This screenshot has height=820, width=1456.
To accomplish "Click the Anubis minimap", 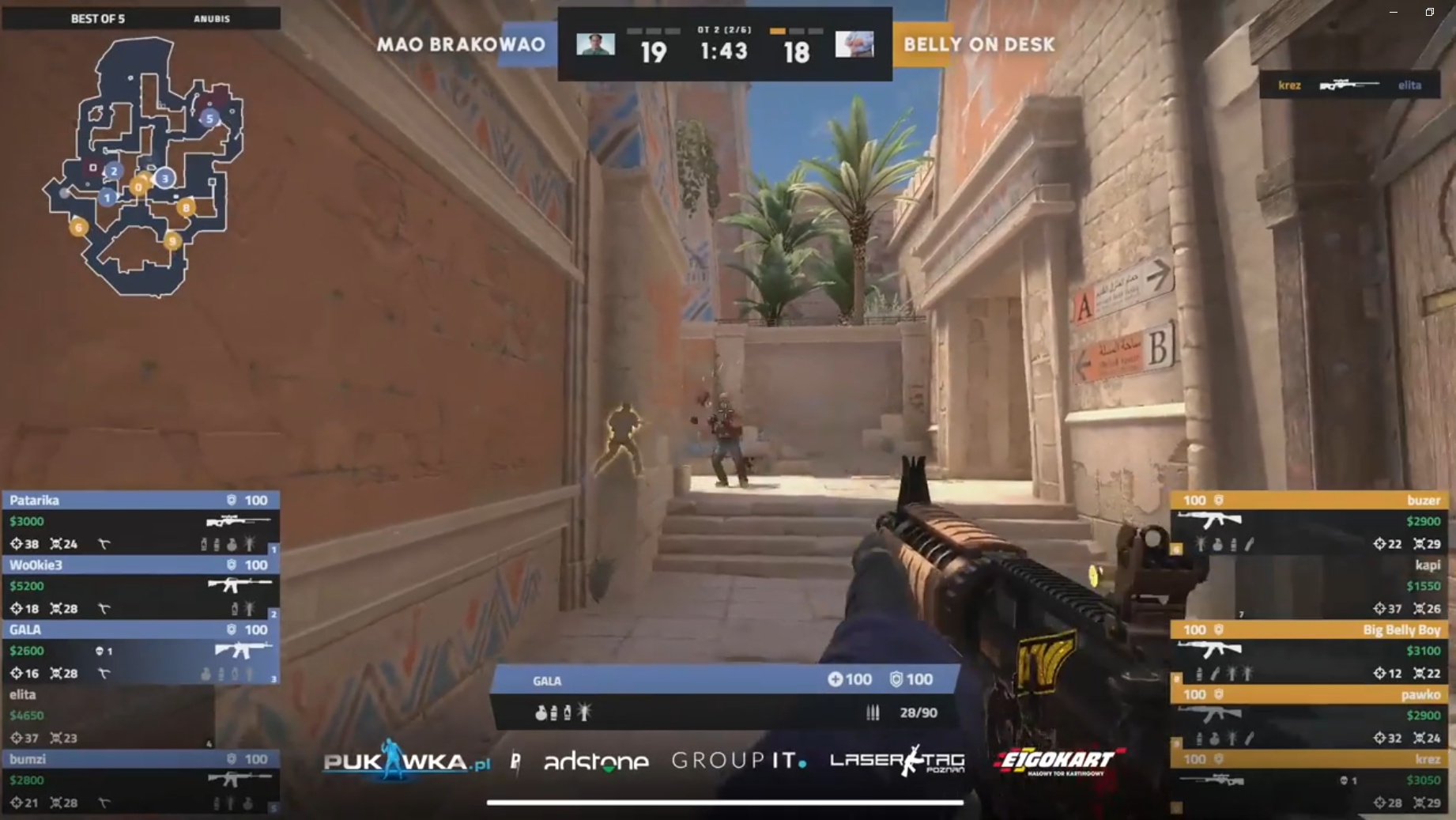I will pyautogui.click(x=144, y=166).
